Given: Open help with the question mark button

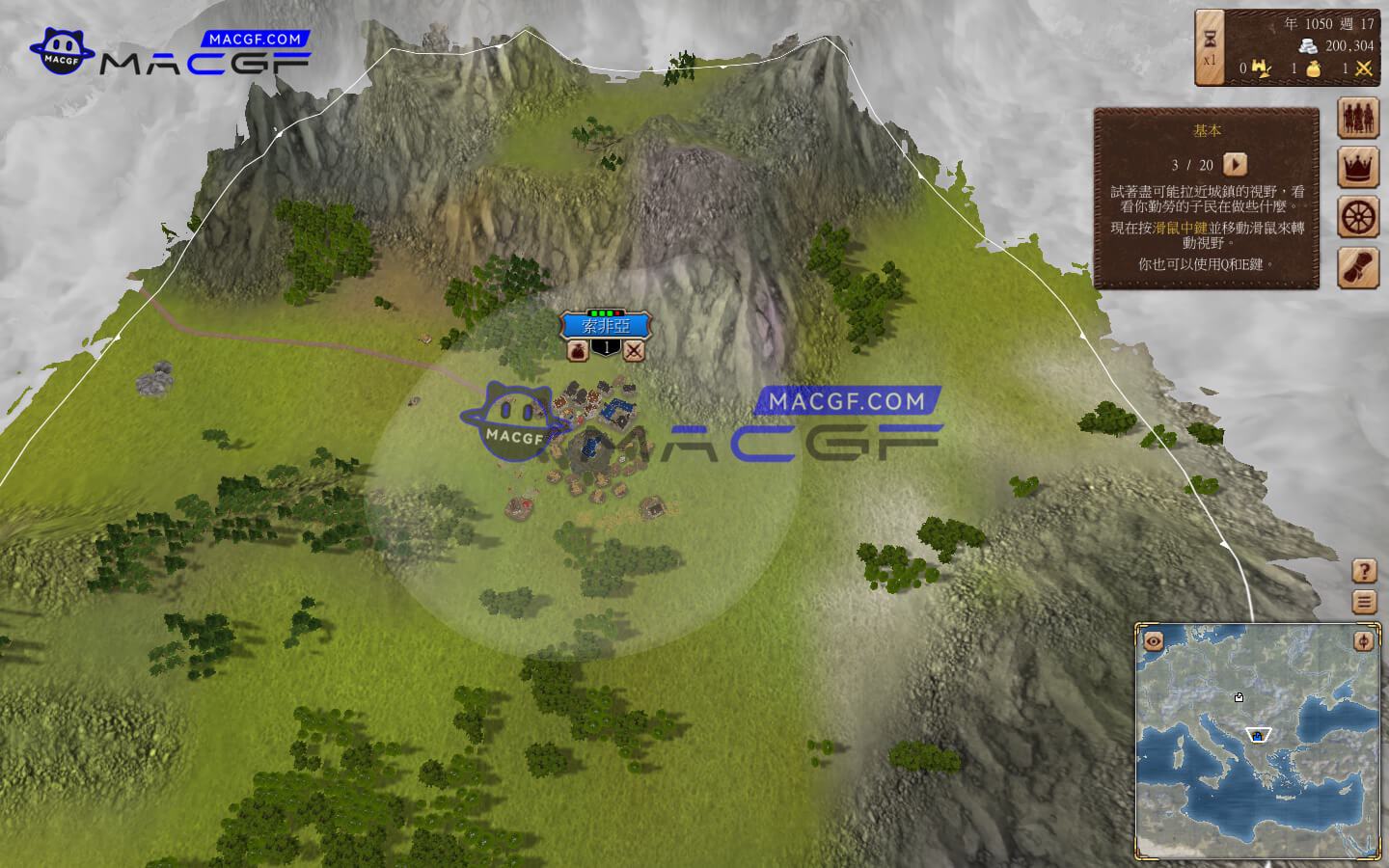Looking at the screenshot, I should (x=1363, y=569).
